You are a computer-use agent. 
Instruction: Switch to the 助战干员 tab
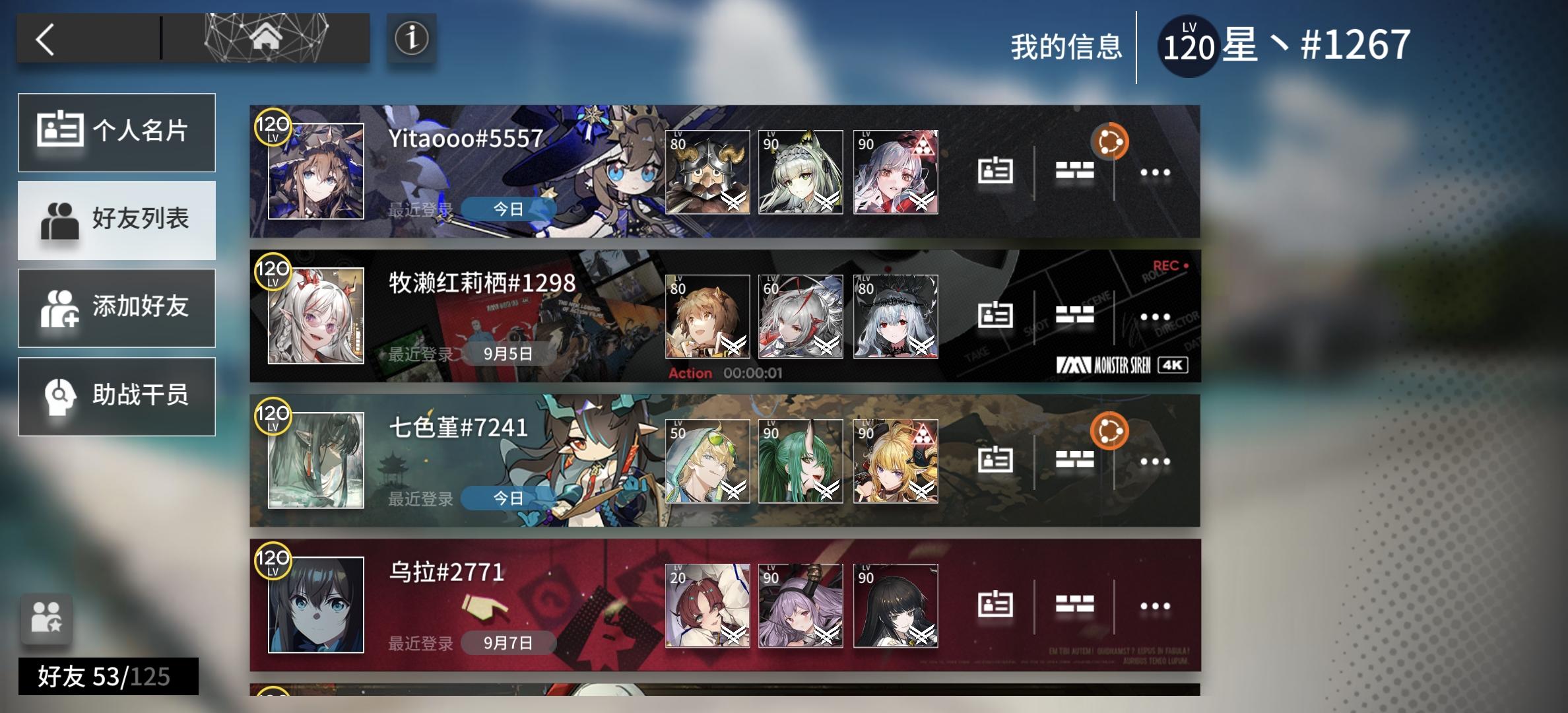pyautogui.click(x=117, y=396)
